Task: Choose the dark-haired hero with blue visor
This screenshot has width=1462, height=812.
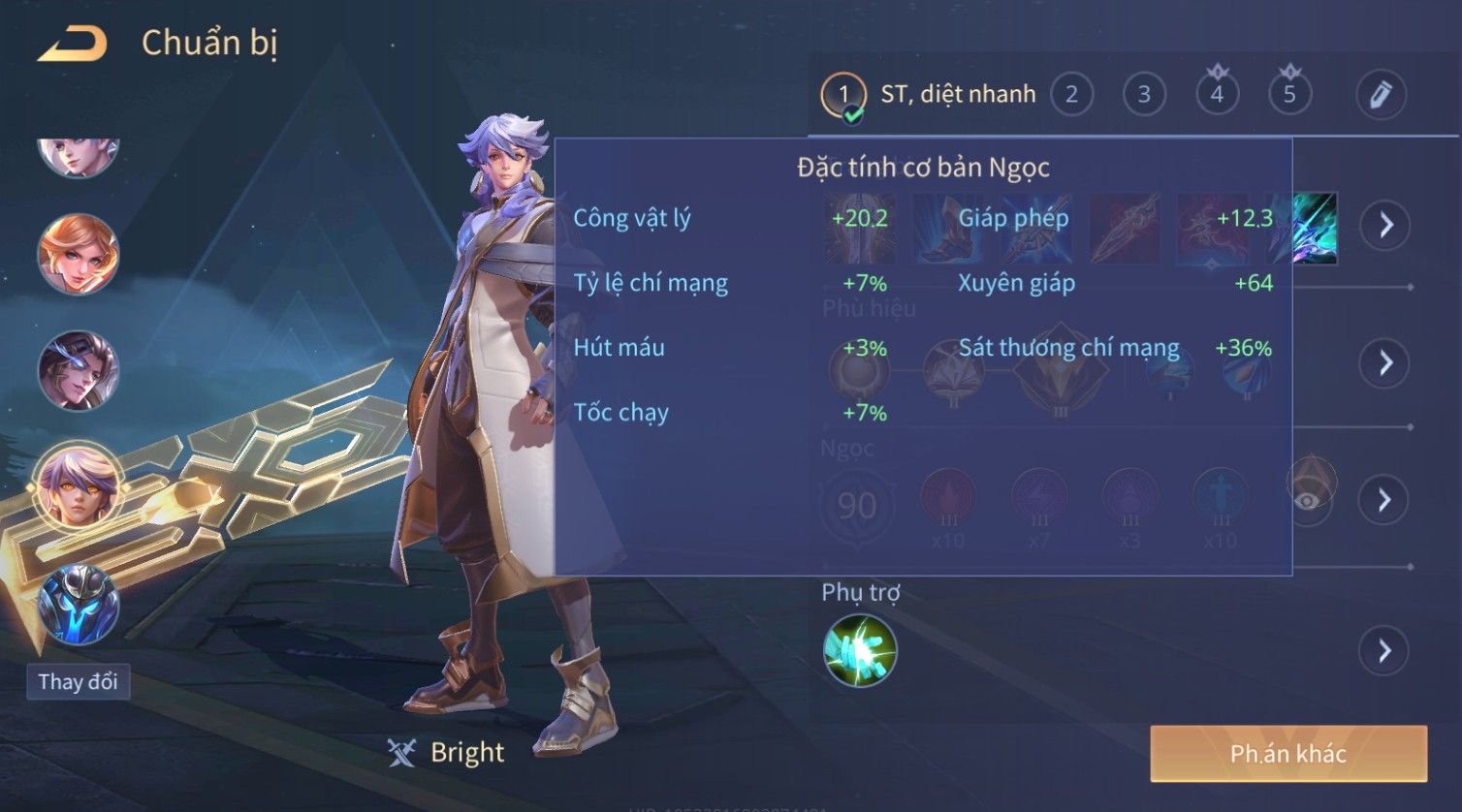Action: 78,370
